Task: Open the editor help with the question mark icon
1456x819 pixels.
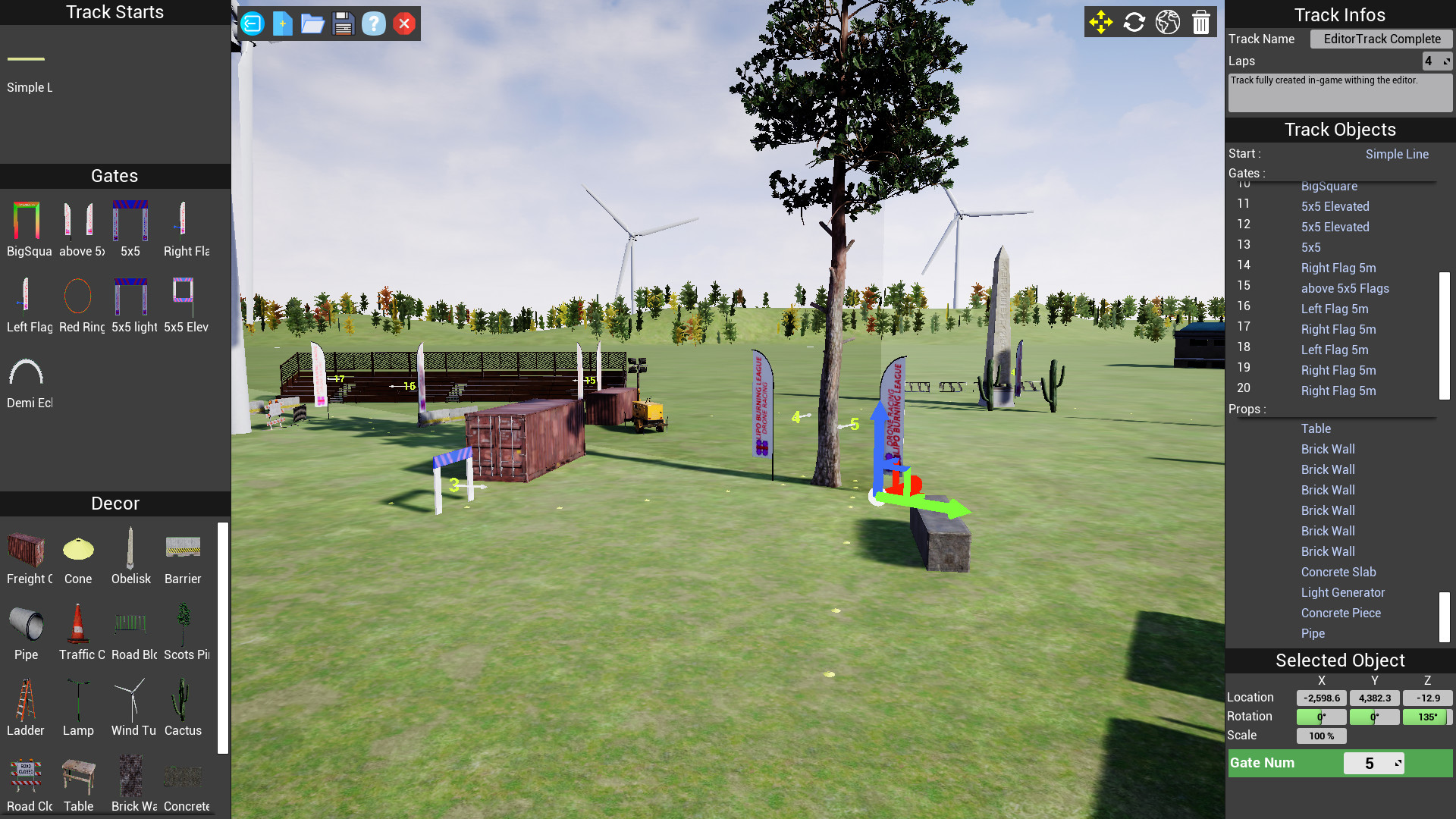Action: 373,24
